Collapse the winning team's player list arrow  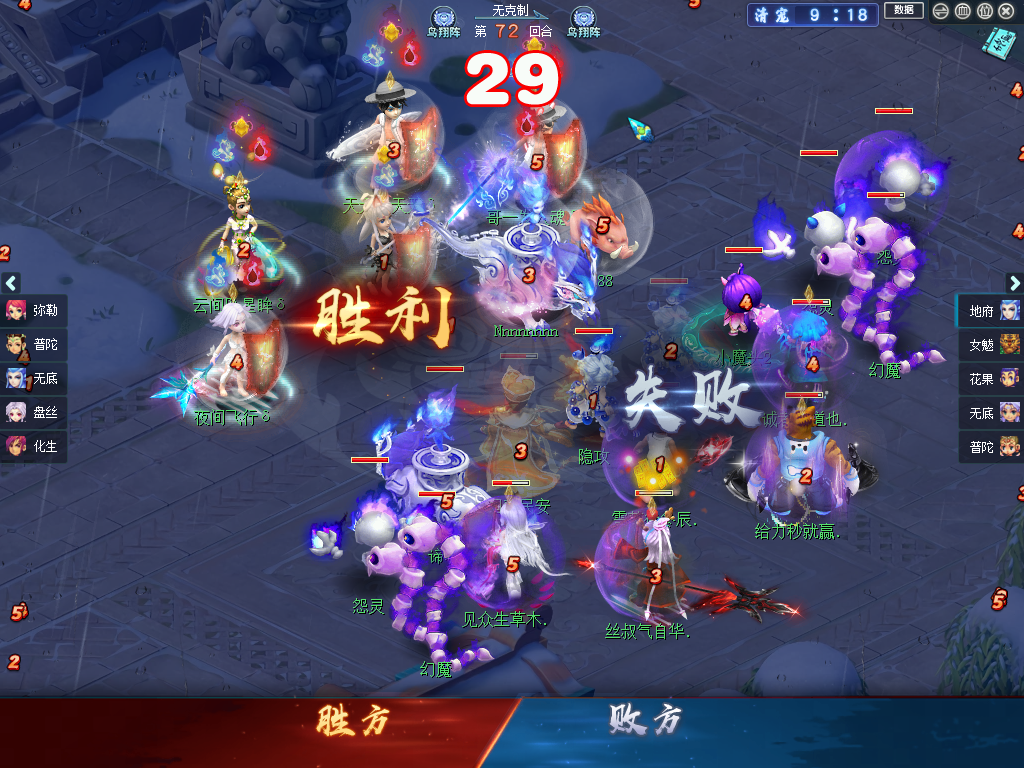point(11,283)
